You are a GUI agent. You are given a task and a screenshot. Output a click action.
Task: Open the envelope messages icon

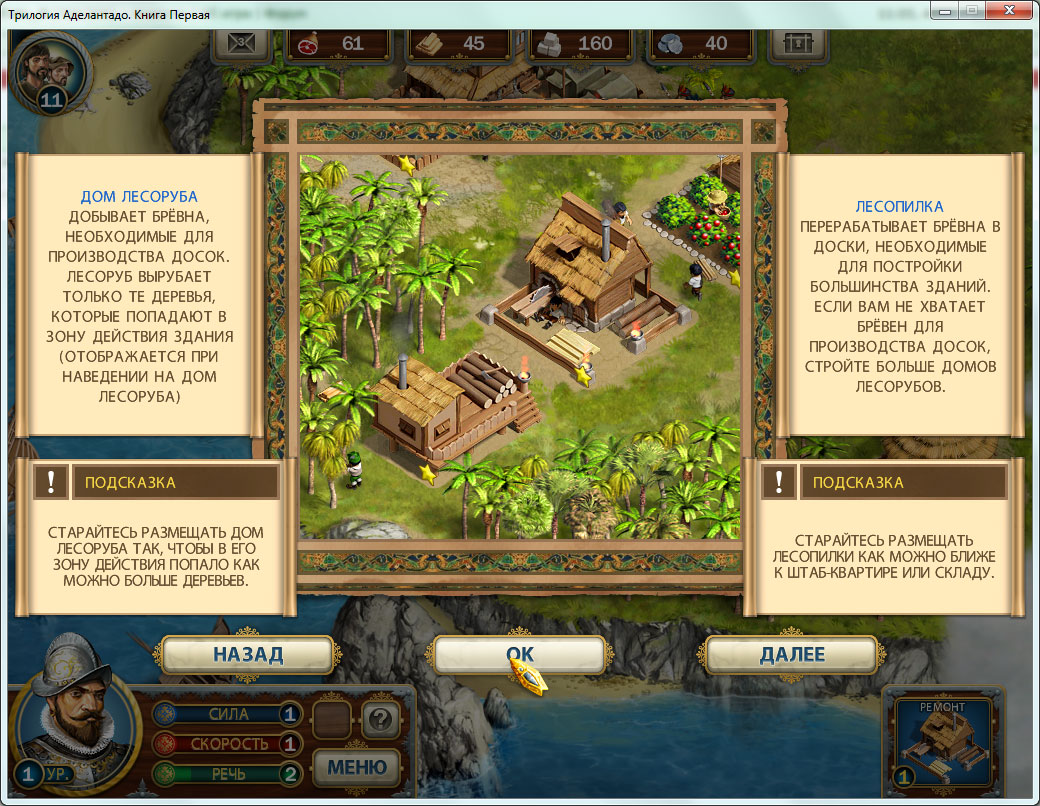coord(244,44)
